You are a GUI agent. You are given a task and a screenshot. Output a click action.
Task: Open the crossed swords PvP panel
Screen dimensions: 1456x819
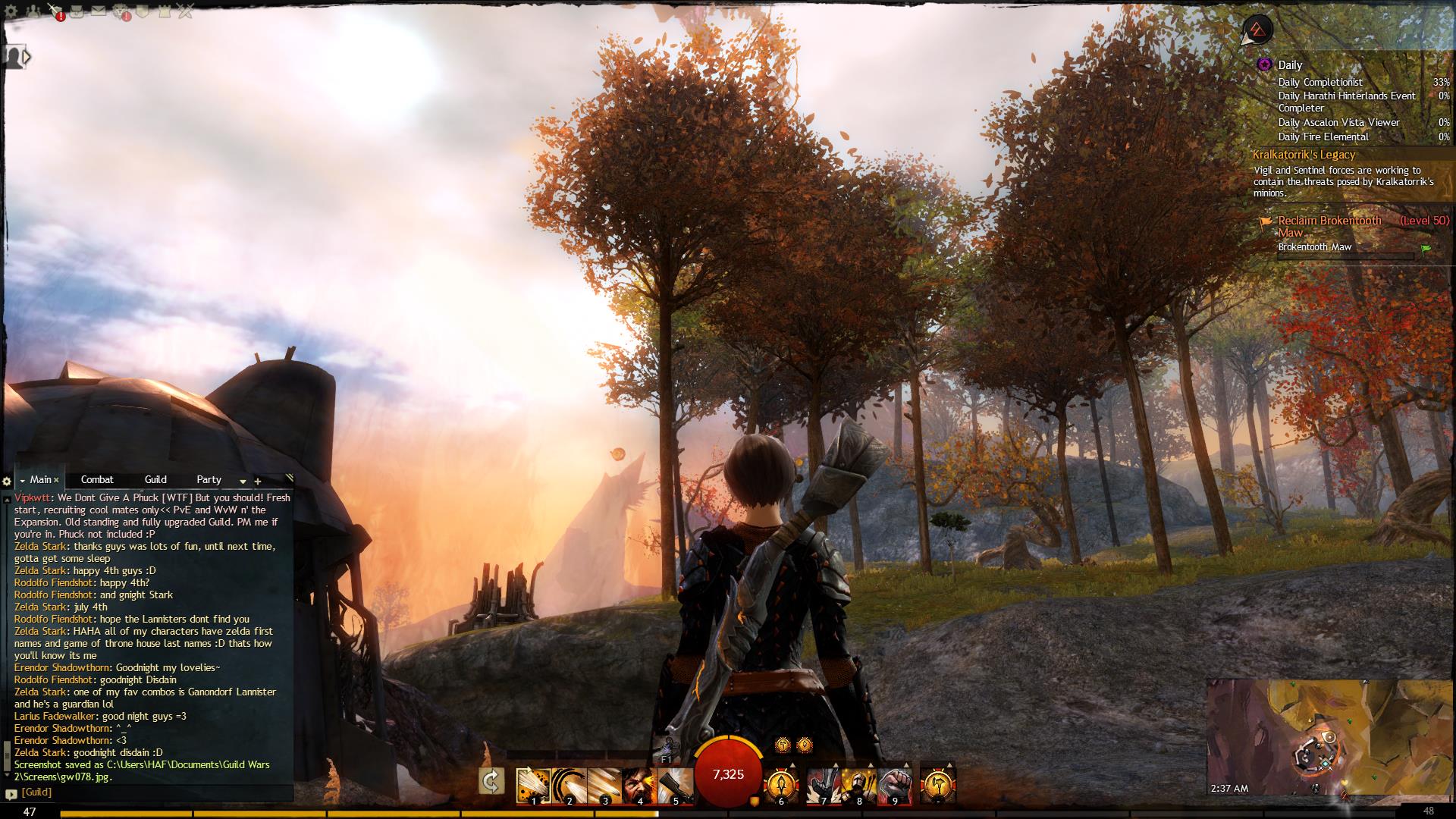pyautogui.click(x=185, y=11)
